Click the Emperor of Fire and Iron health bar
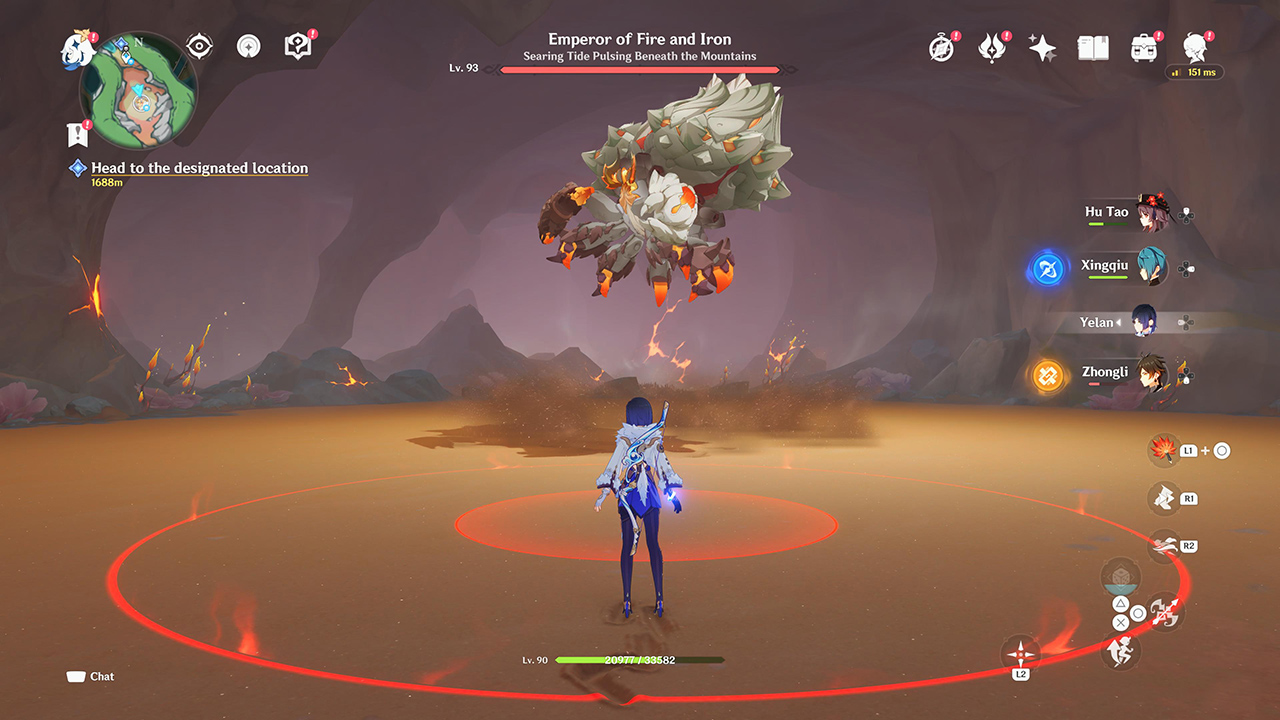The height and width of the screenshot is (720, 1280). 640,68
